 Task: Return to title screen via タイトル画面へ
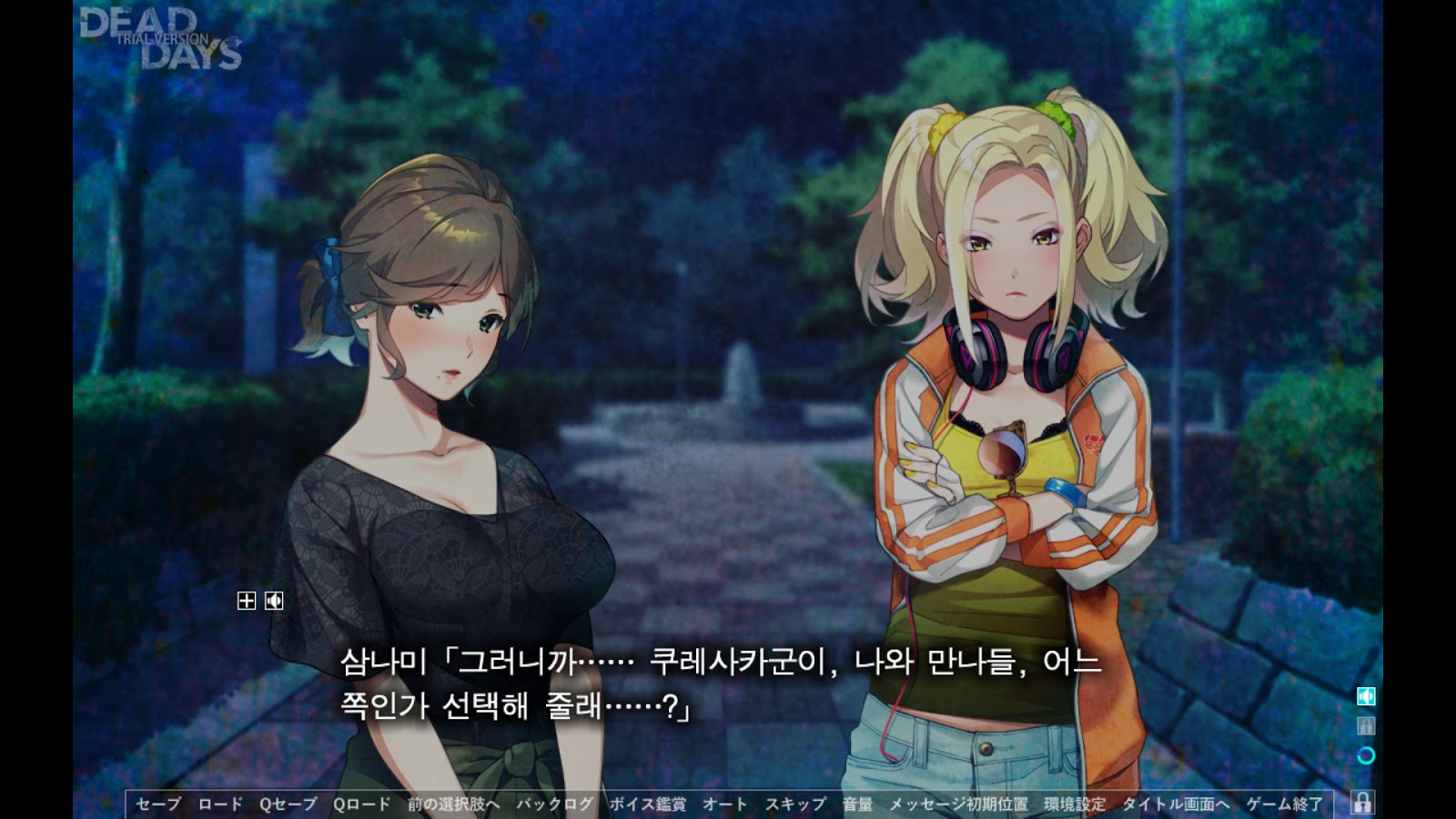pyautogui.click(x=1175, y=804)
